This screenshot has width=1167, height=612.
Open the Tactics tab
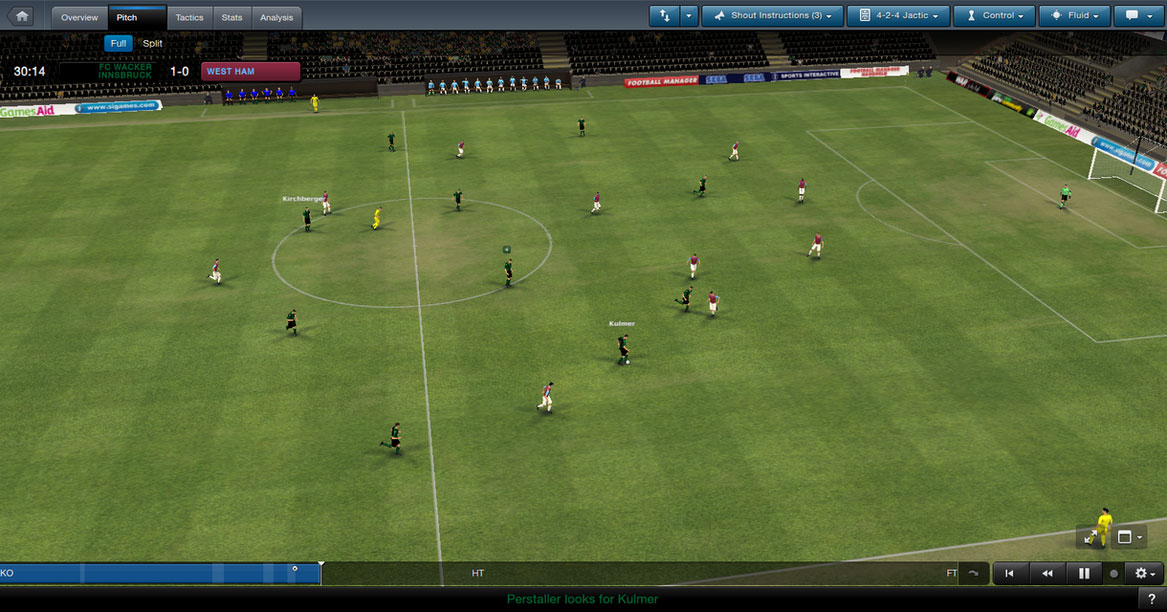tap(189, 17)
